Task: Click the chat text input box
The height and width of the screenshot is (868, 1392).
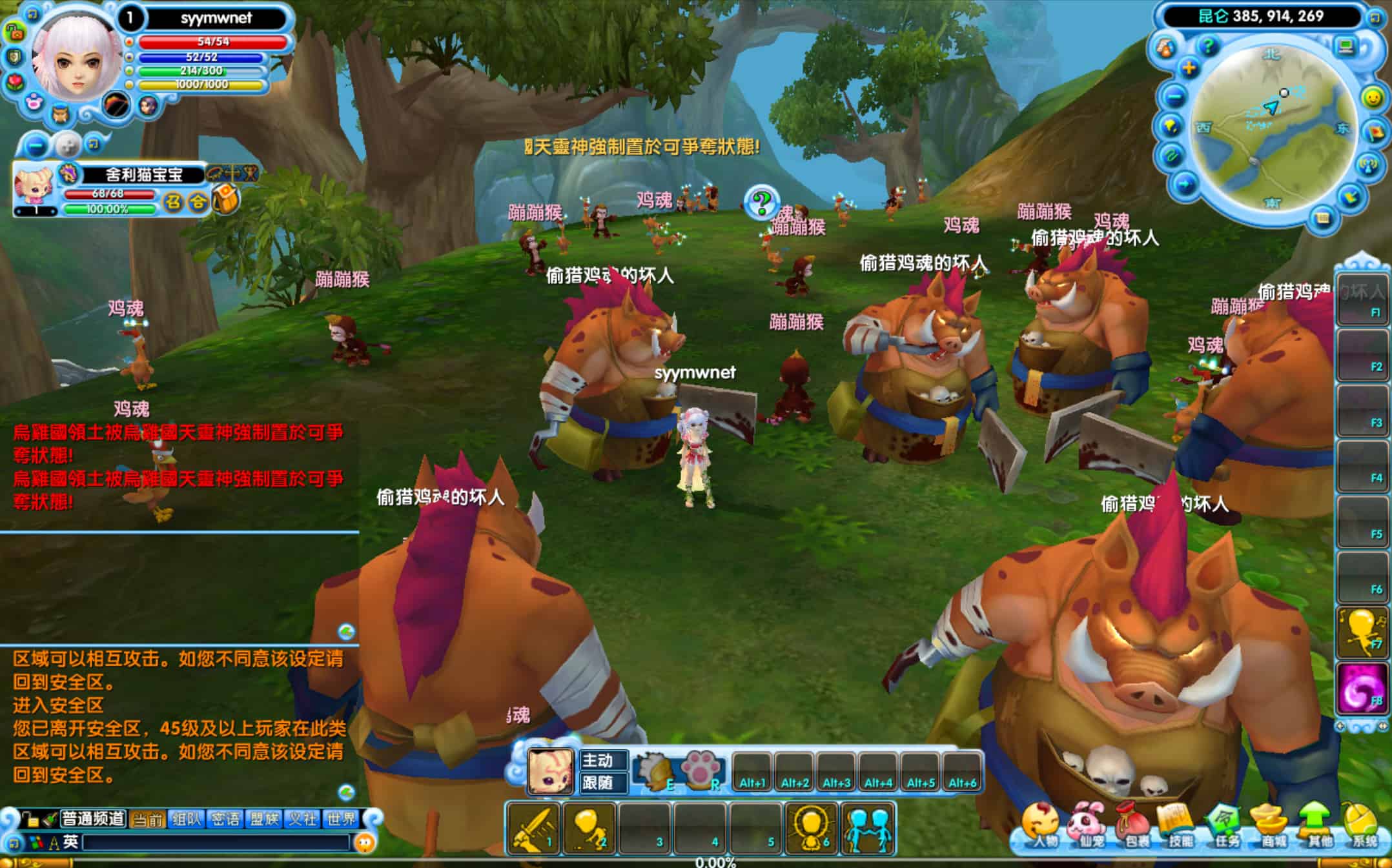Action: 216,842
